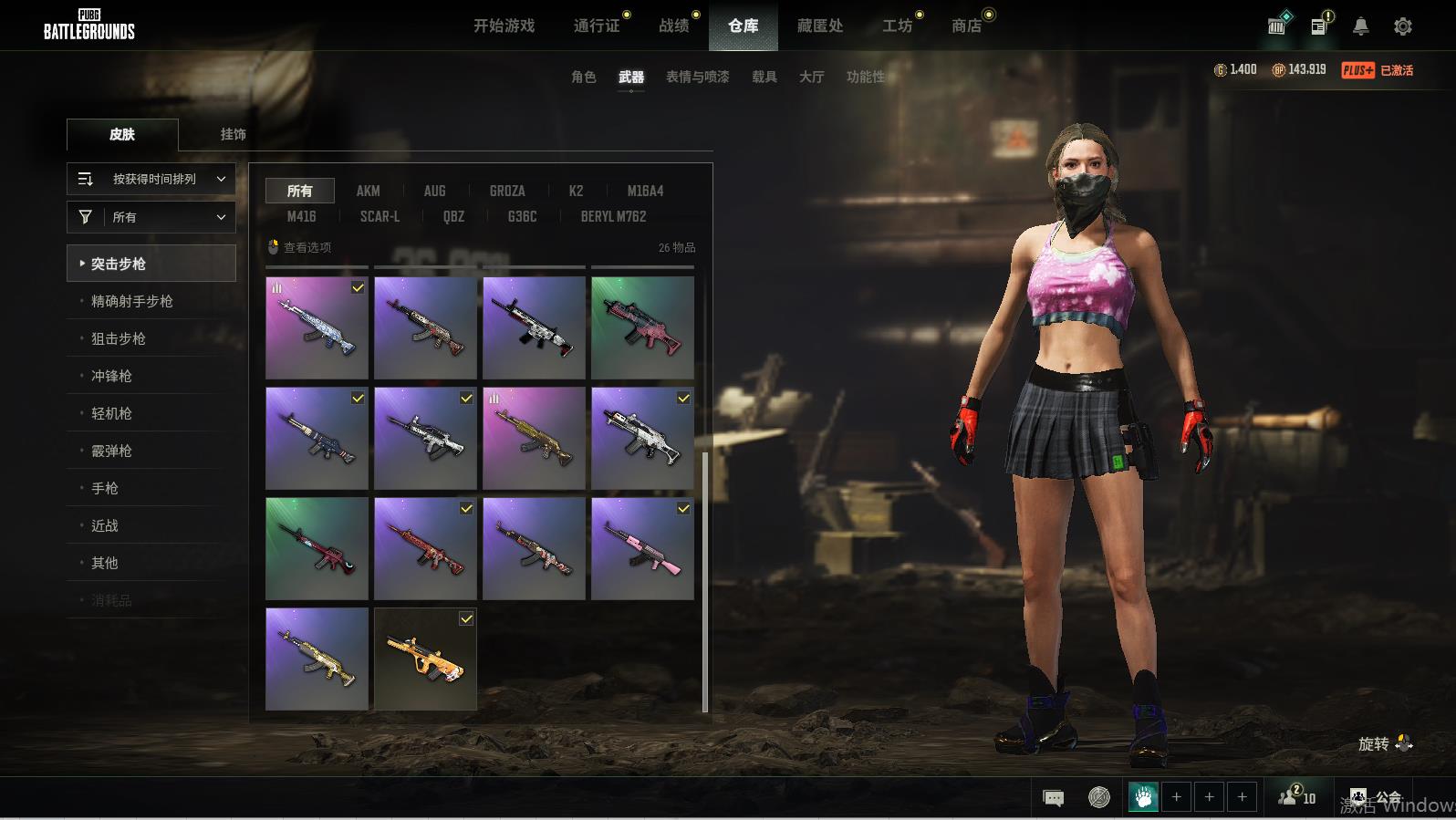The width and height of the screenshot is (1456, 820).
Task: Filter weapon skins by BERYL M762
Action: [x=613, y=216]
